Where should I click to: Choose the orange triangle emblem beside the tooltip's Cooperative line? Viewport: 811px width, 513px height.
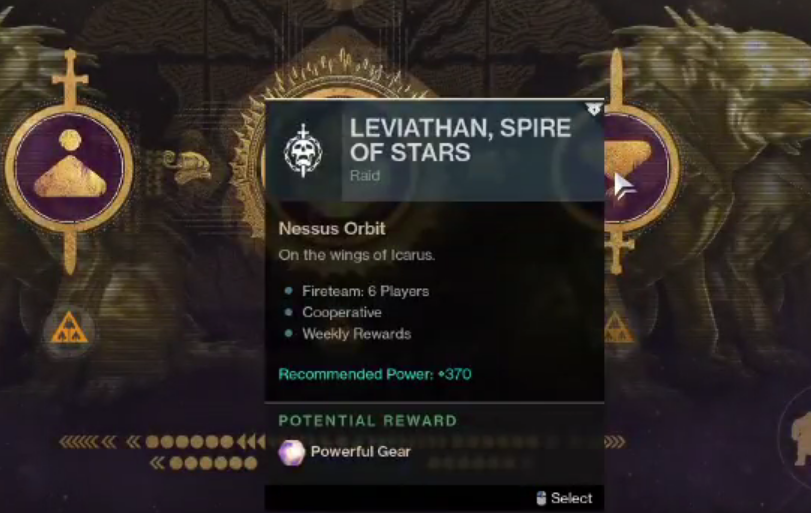(619, 327)
